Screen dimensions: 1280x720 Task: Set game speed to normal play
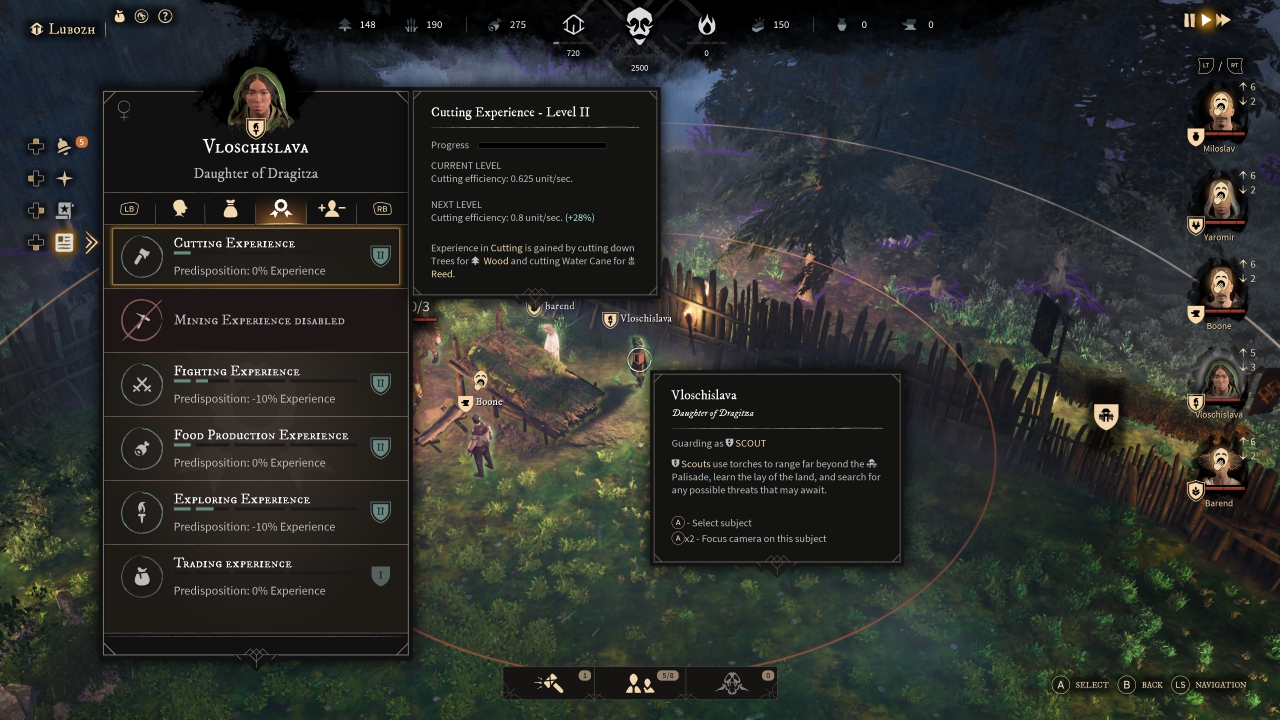click(1206, 20)
